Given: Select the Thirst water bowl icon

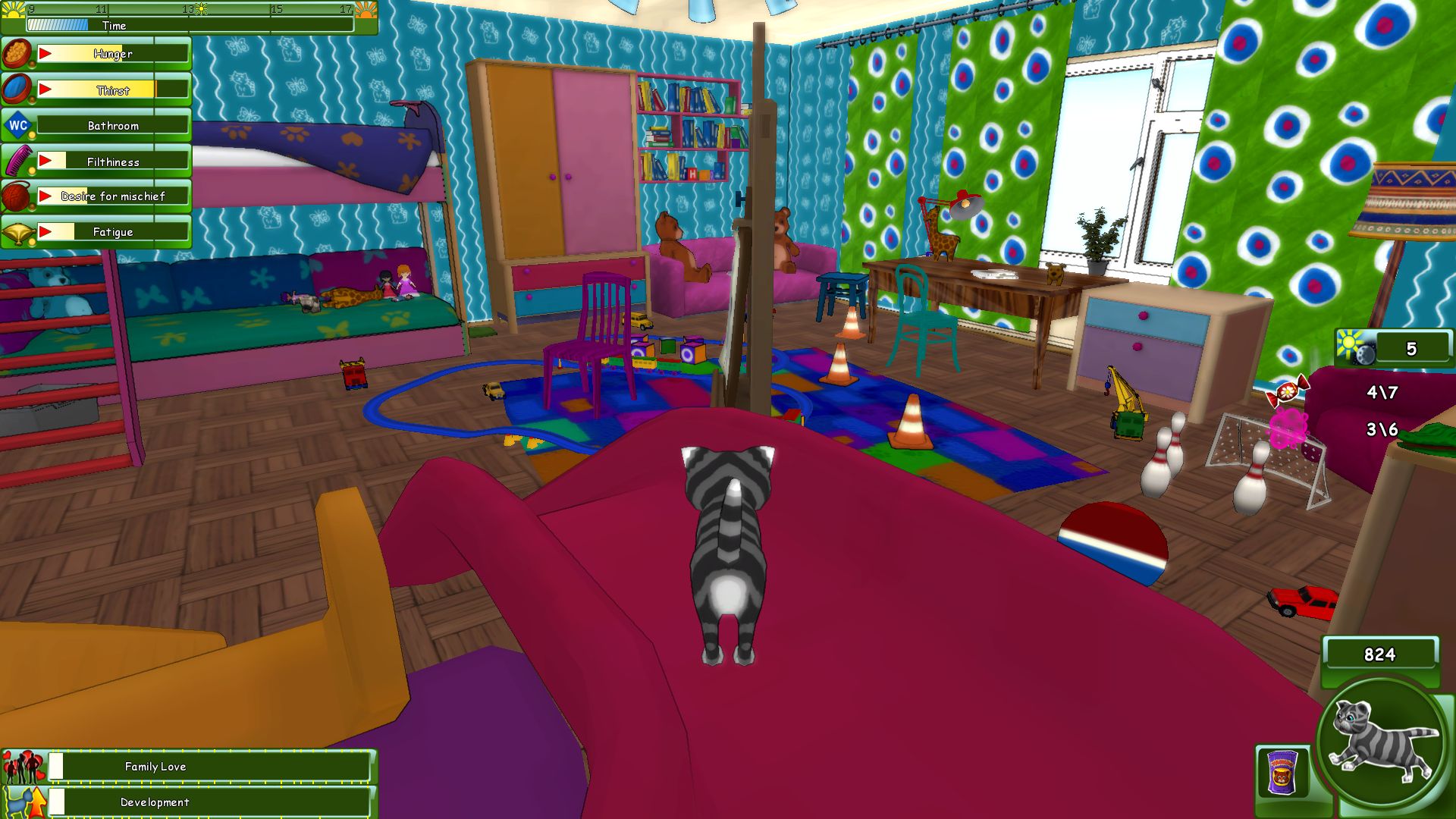Looking at the screenshot, I should (15, 88).
